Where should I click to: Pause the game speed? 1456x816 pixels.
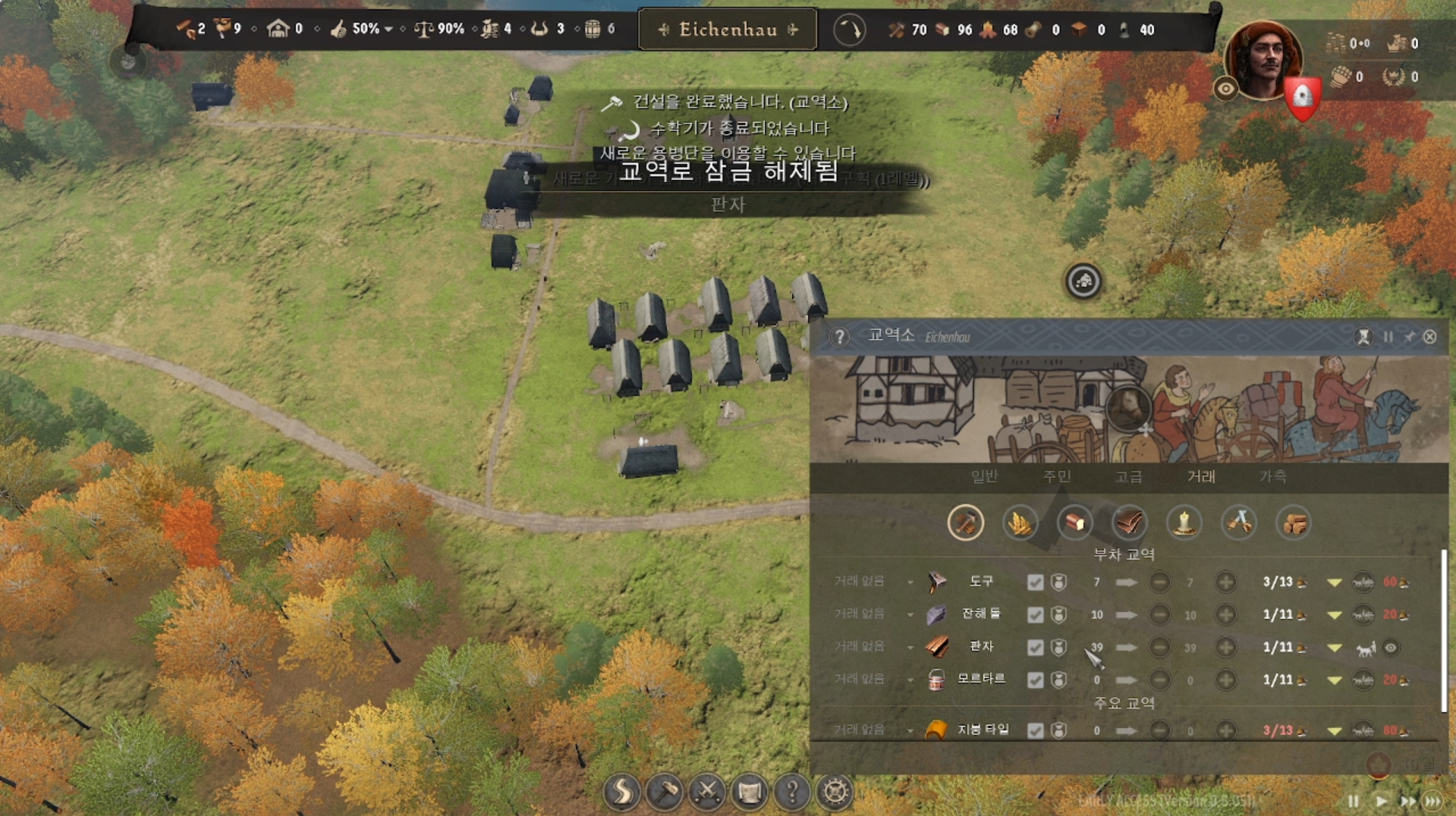pyautogui.click(x=1353, y=801)
